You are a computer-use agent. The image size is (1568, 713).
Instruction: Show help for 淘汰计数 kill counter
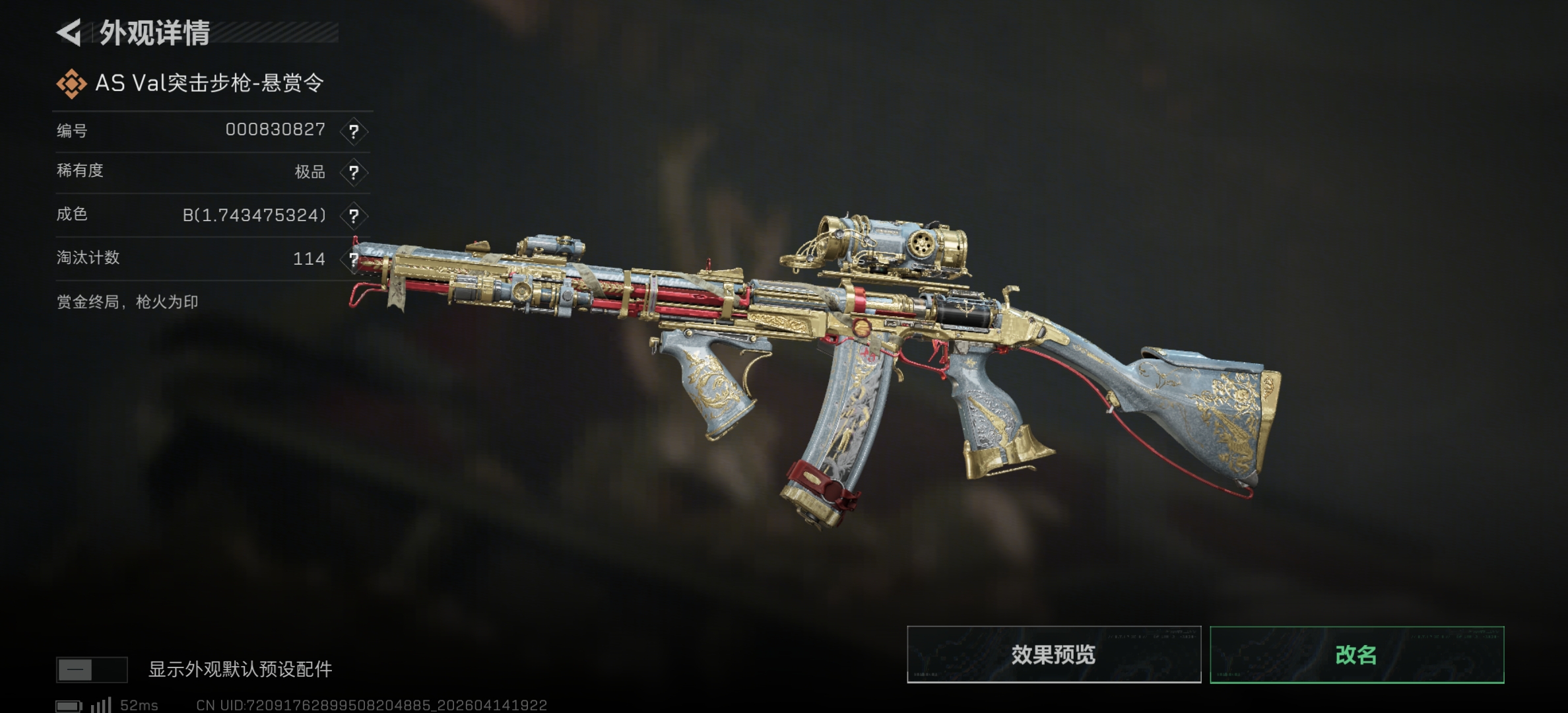pos(354,259)
